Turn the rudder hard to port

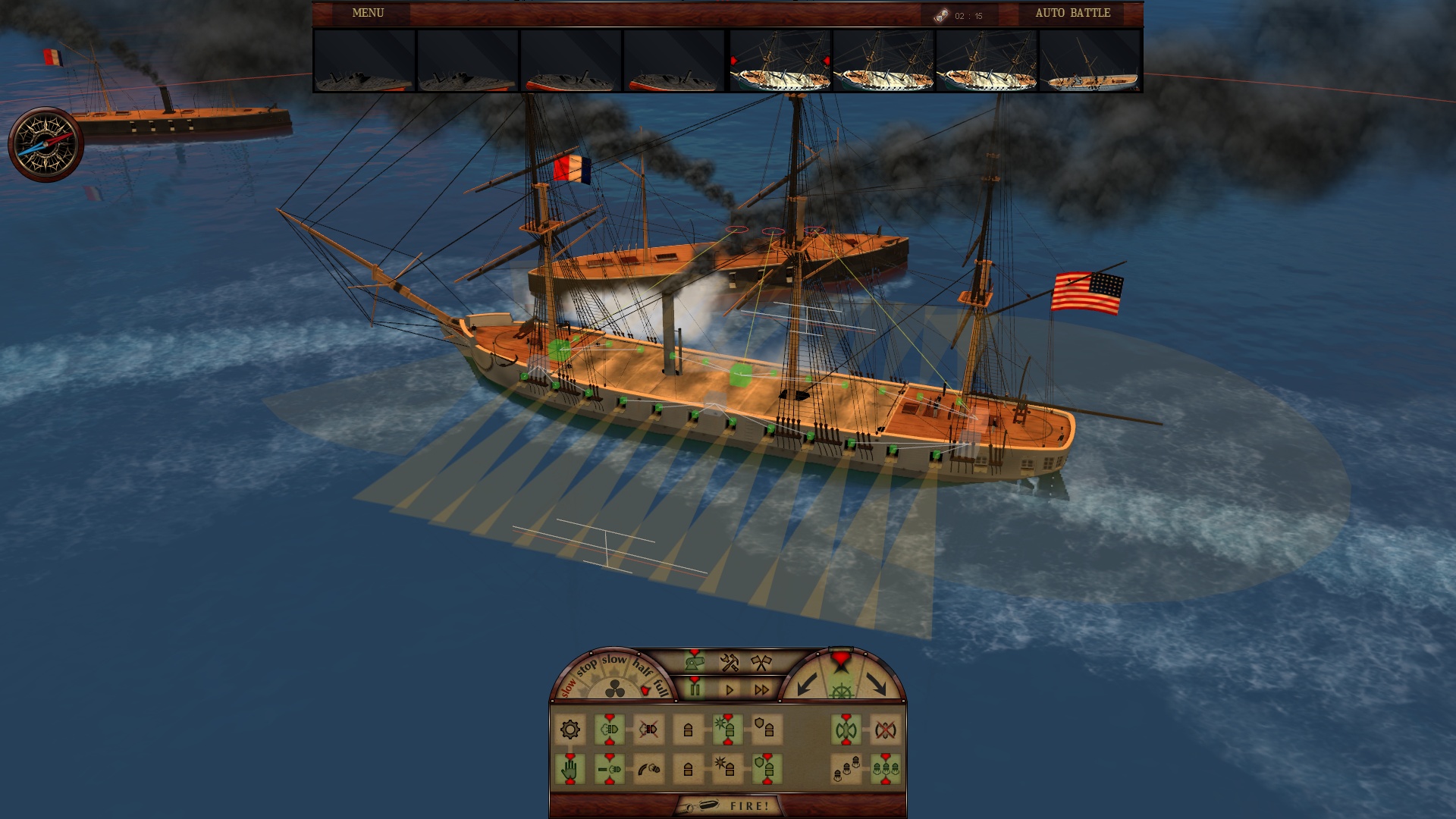pyautogui.click(x=808, y=684)
